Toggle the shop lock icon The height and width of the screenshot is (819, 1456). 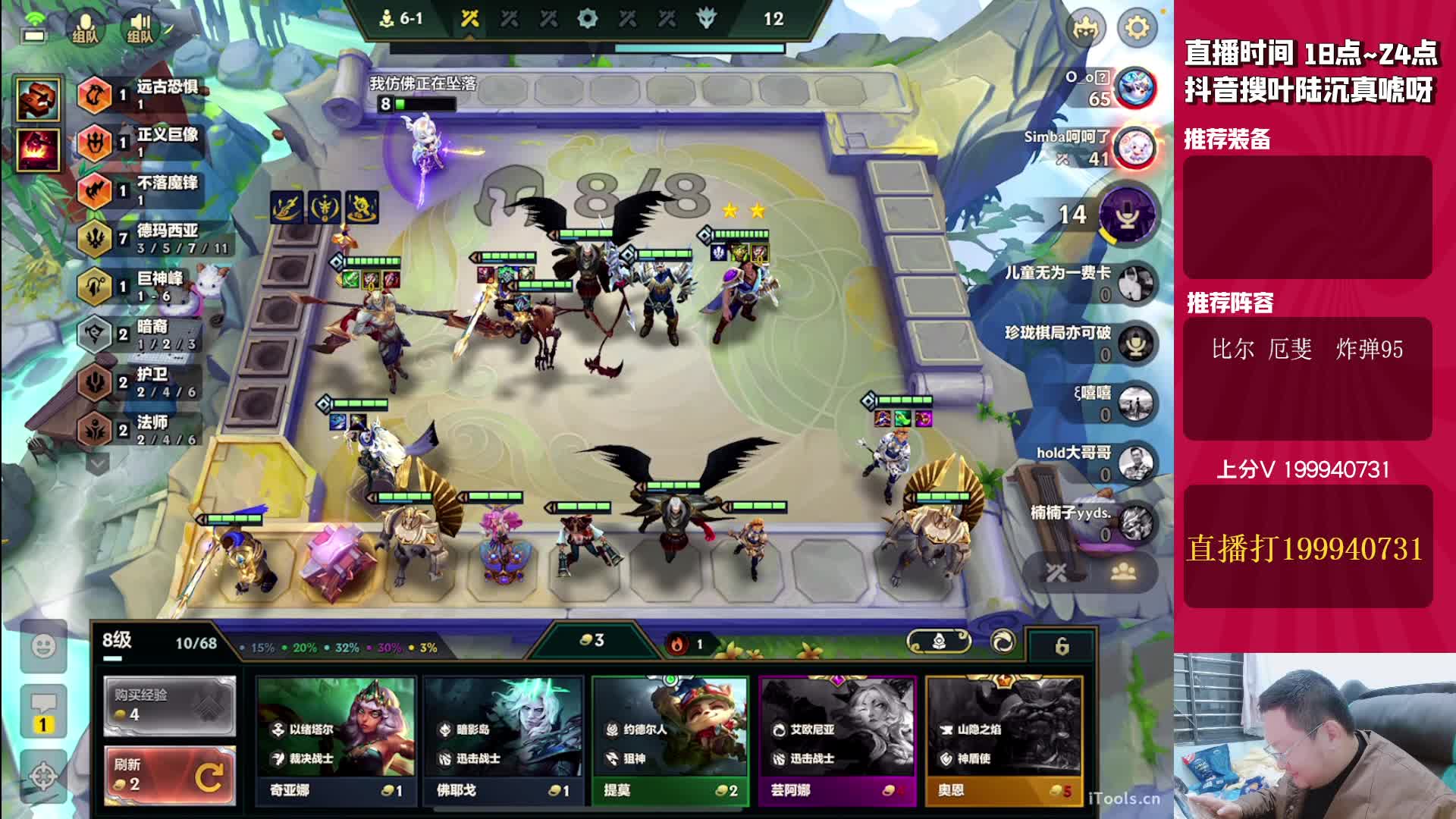tap(1062, 646)
